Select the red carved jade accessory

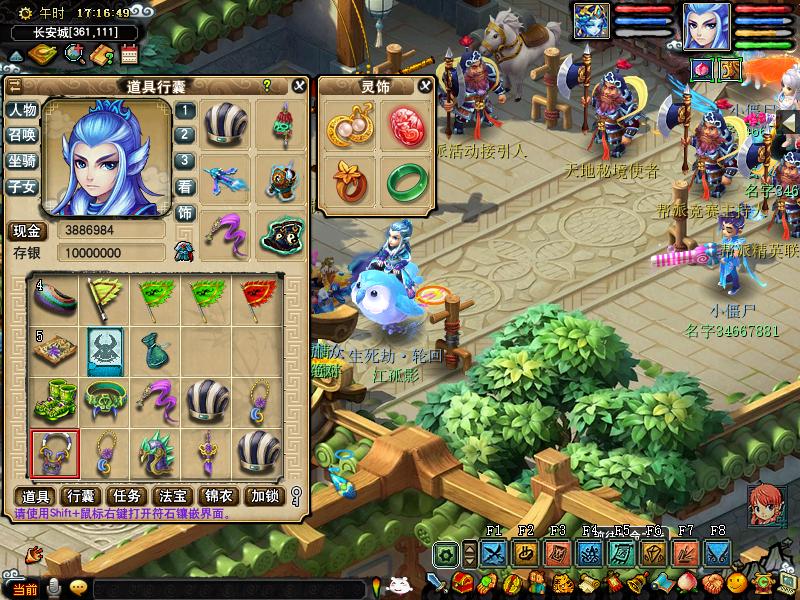406,126
